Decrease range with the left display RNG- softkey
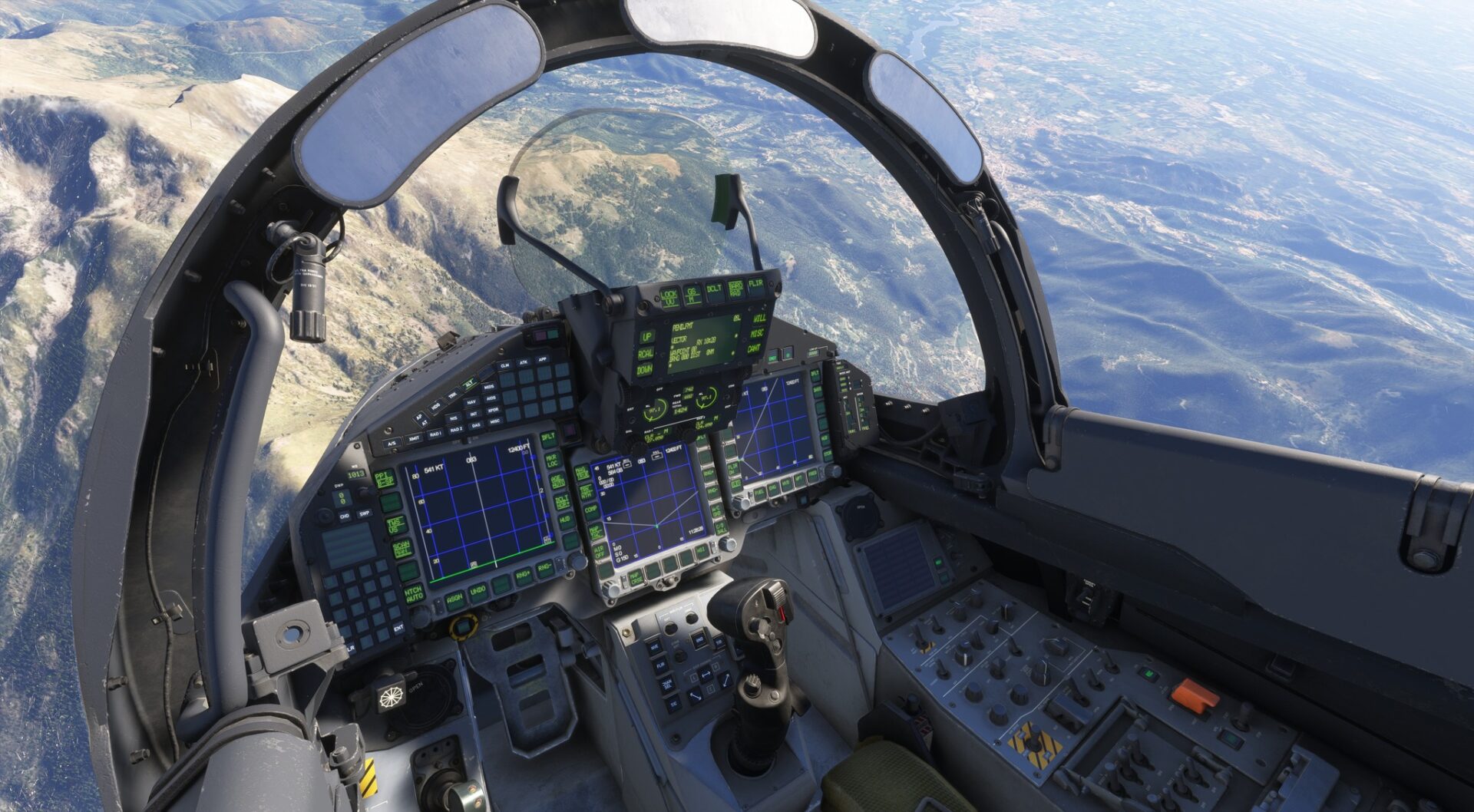Viewport: 1474px width, 812px height. pyautogui.click(x=544, y=568)
